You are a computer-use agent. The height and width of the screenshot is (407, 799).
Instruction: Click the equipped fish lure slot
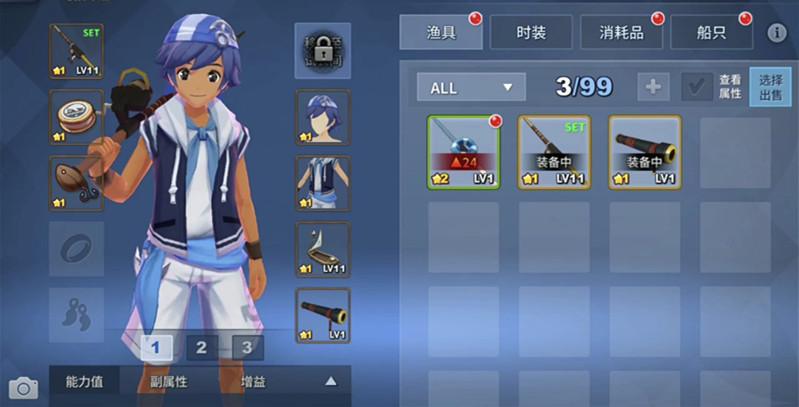click(x=76, y=183)
